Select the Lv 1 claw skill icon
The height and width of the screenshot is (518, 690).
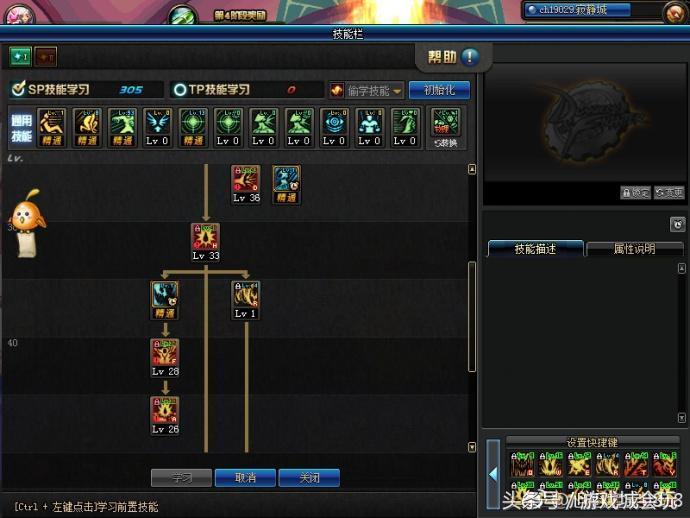tap(246, 295)
